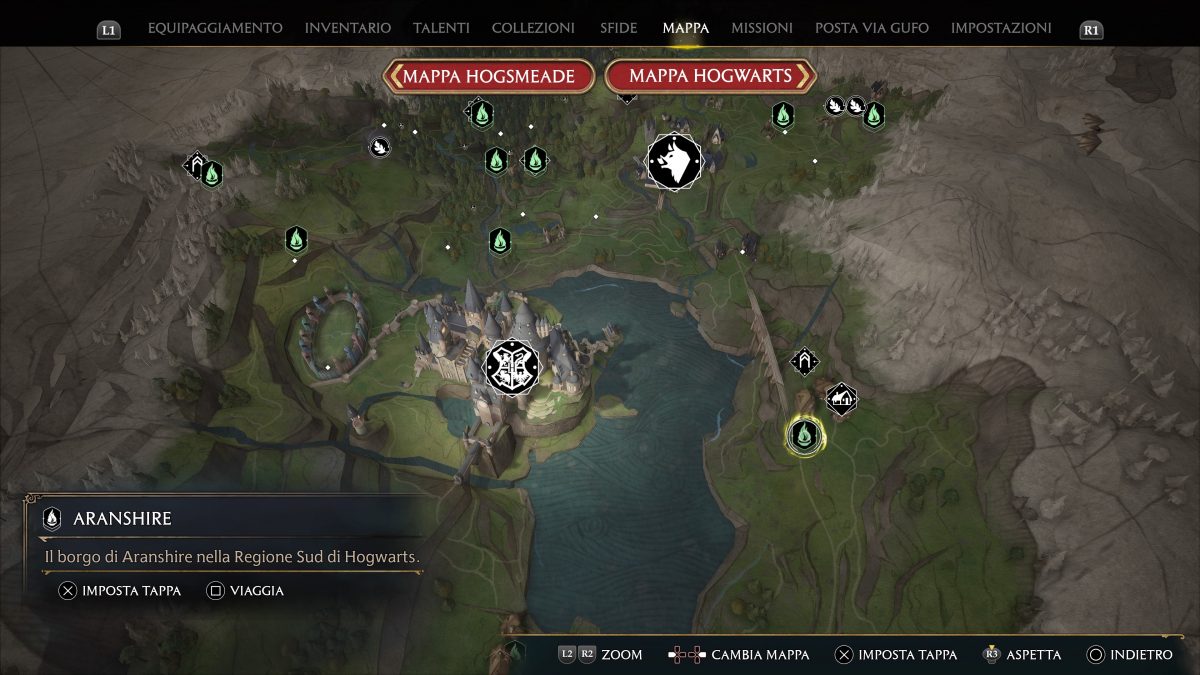Show the Collezioni tab
This screenshot has height=675, width=1200.
[533, 28]
